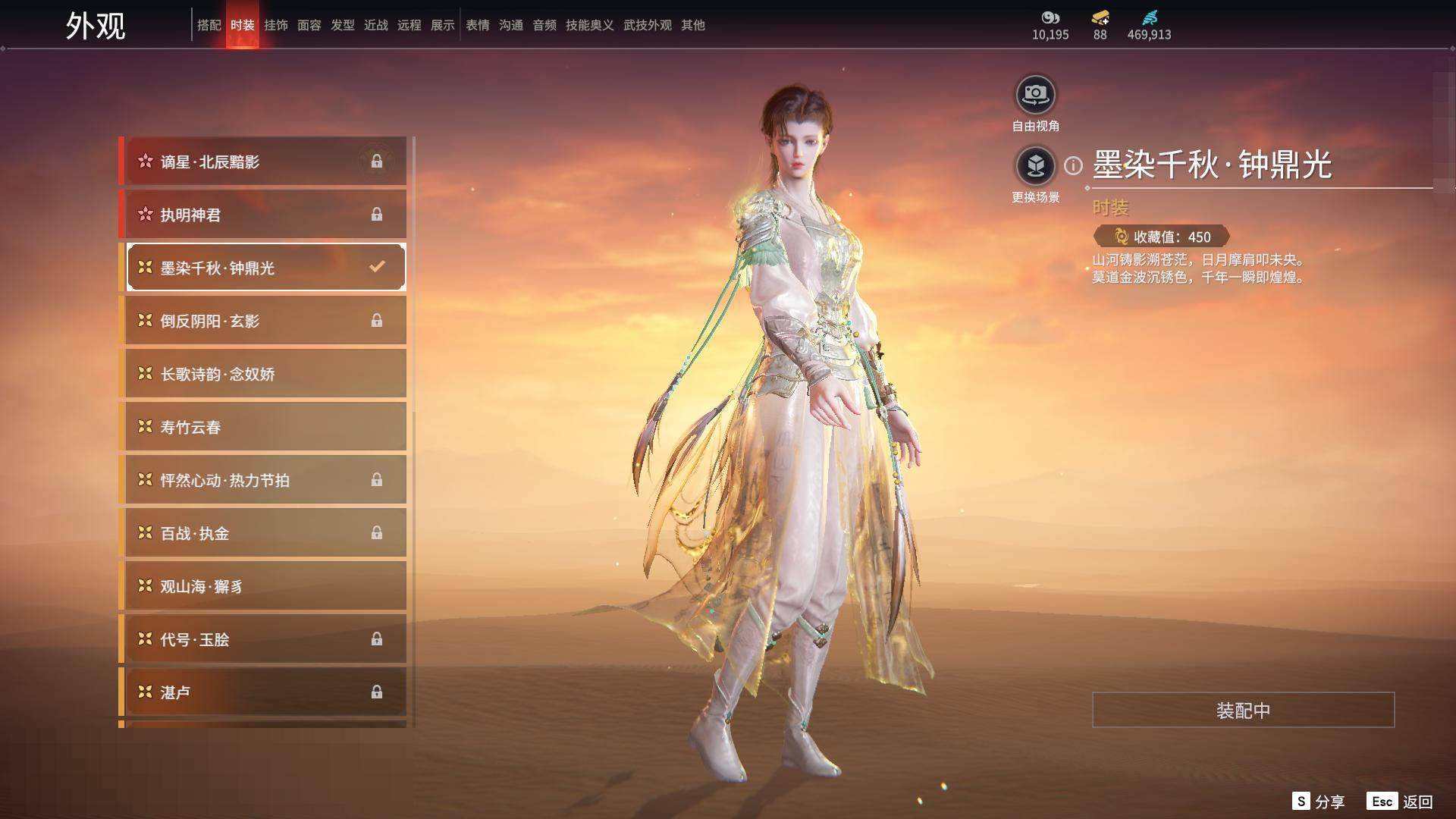Switch to the 发型 hairstyle tab
Image resolution: width=1456 pixels, height=819 pixels.
pyautogui.click(x=342, y=25)
